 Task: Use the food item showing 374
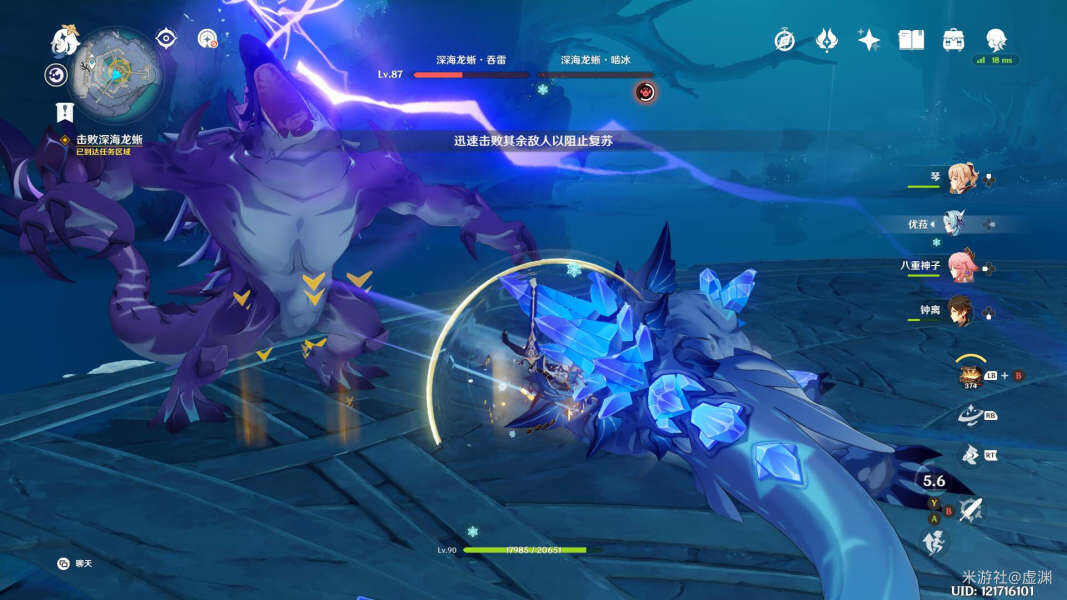pos(968,375)
